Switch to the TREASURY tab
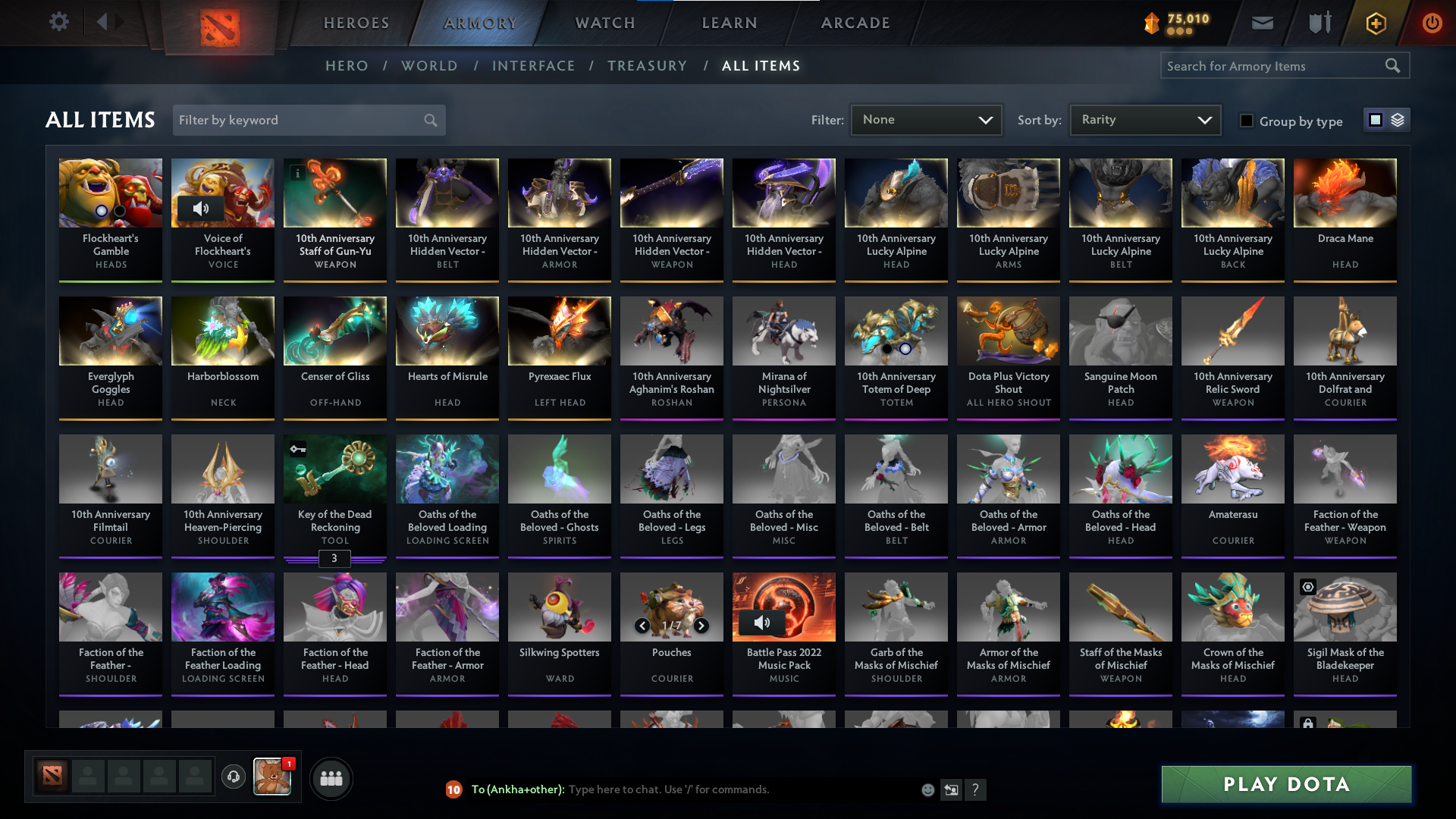 (647, 66)
